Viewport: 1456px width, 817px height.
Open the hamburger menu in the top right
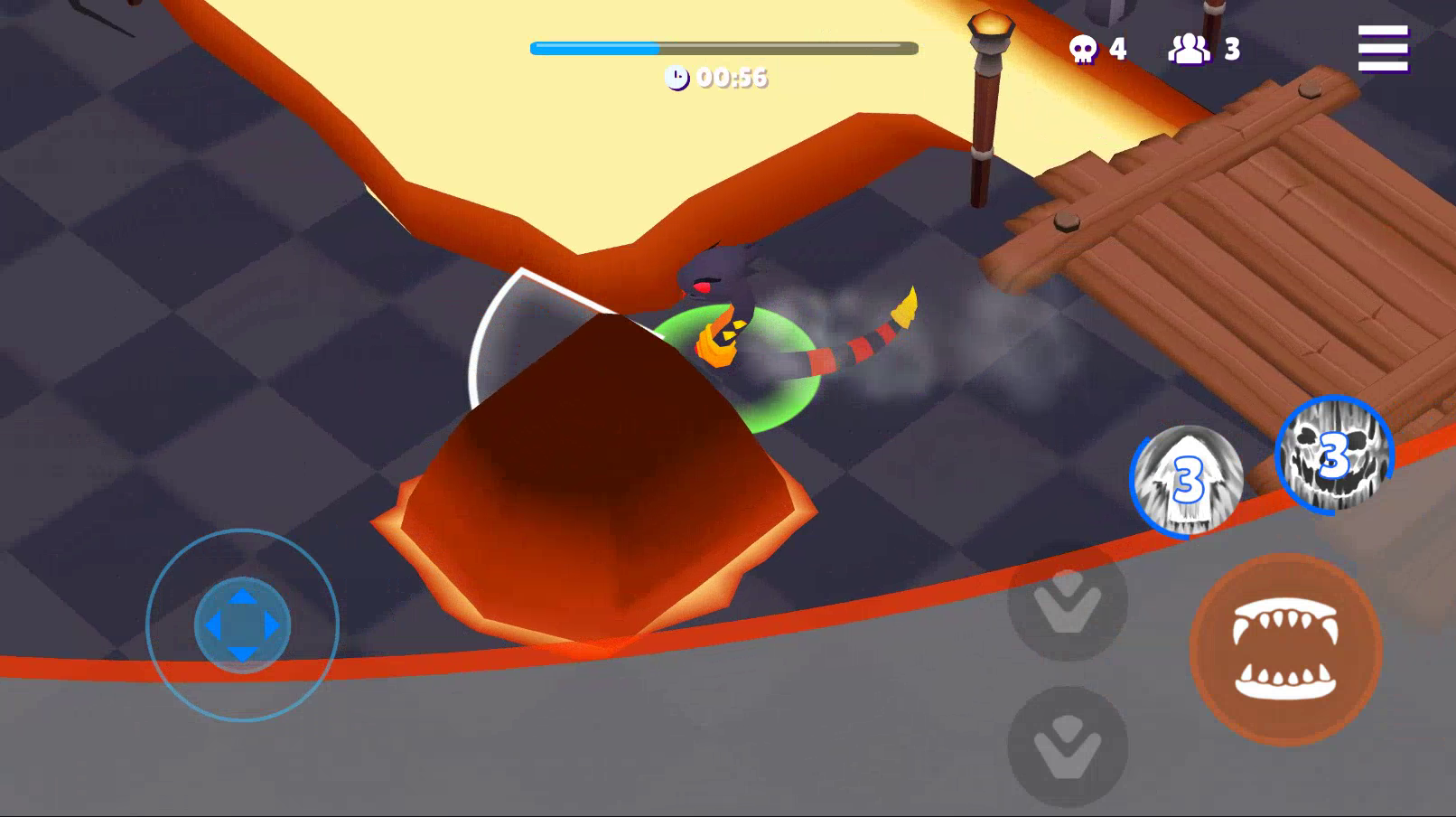pos(1385,50)
